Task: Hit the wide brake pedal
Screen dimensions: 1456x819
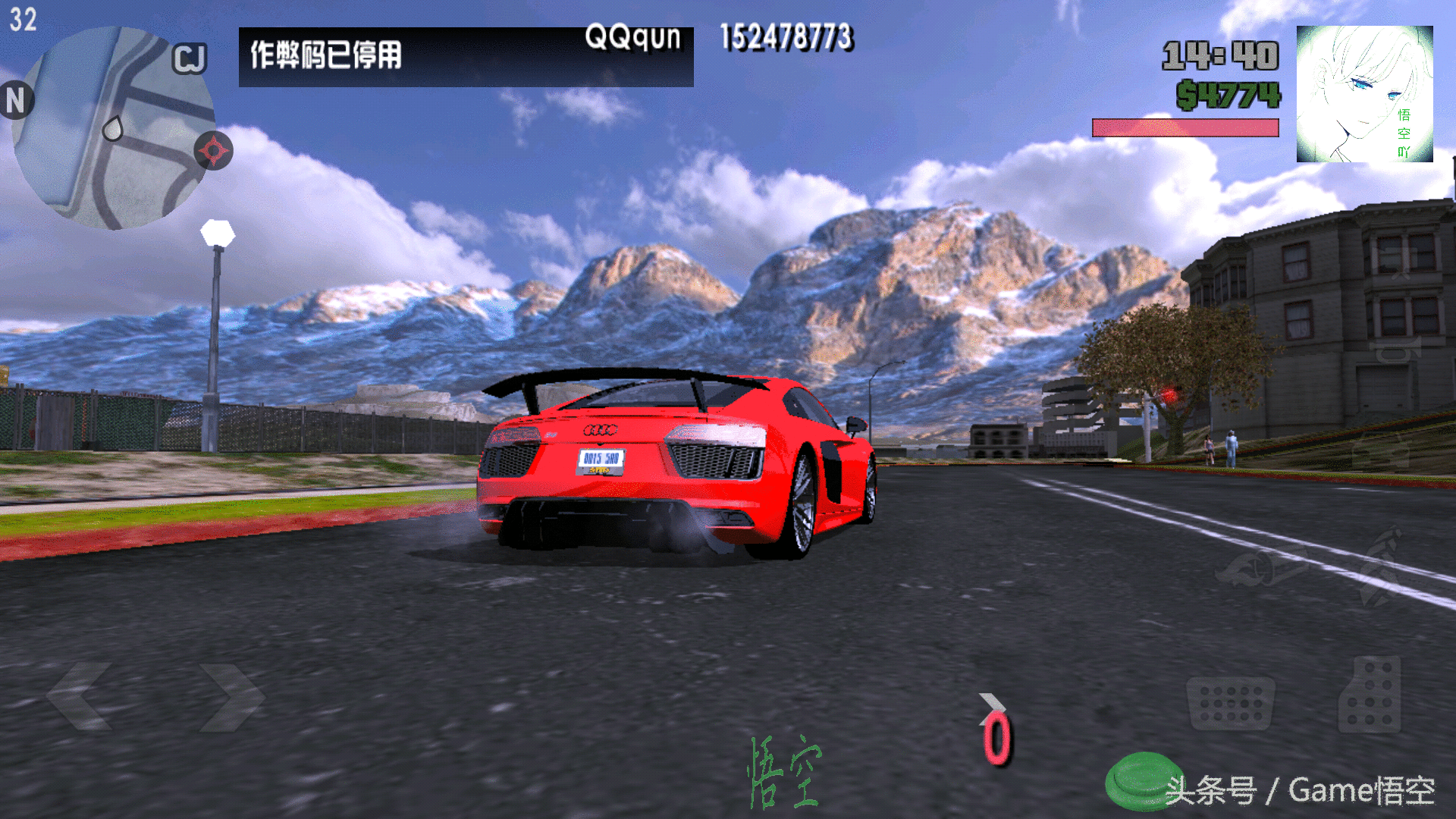Action: pos(1230,704)
